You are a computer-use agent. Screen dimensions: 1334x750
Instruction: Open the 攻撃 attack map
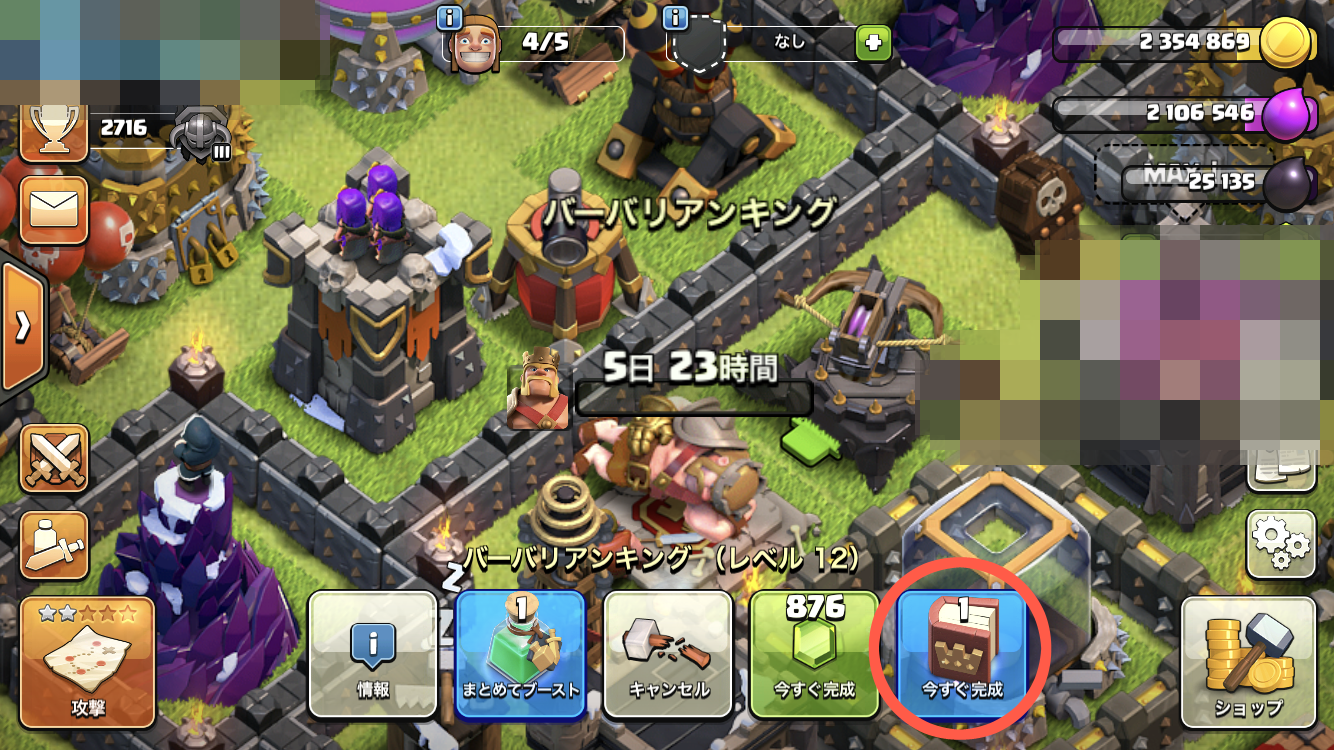pyautogui.click(x=85, y=662)
